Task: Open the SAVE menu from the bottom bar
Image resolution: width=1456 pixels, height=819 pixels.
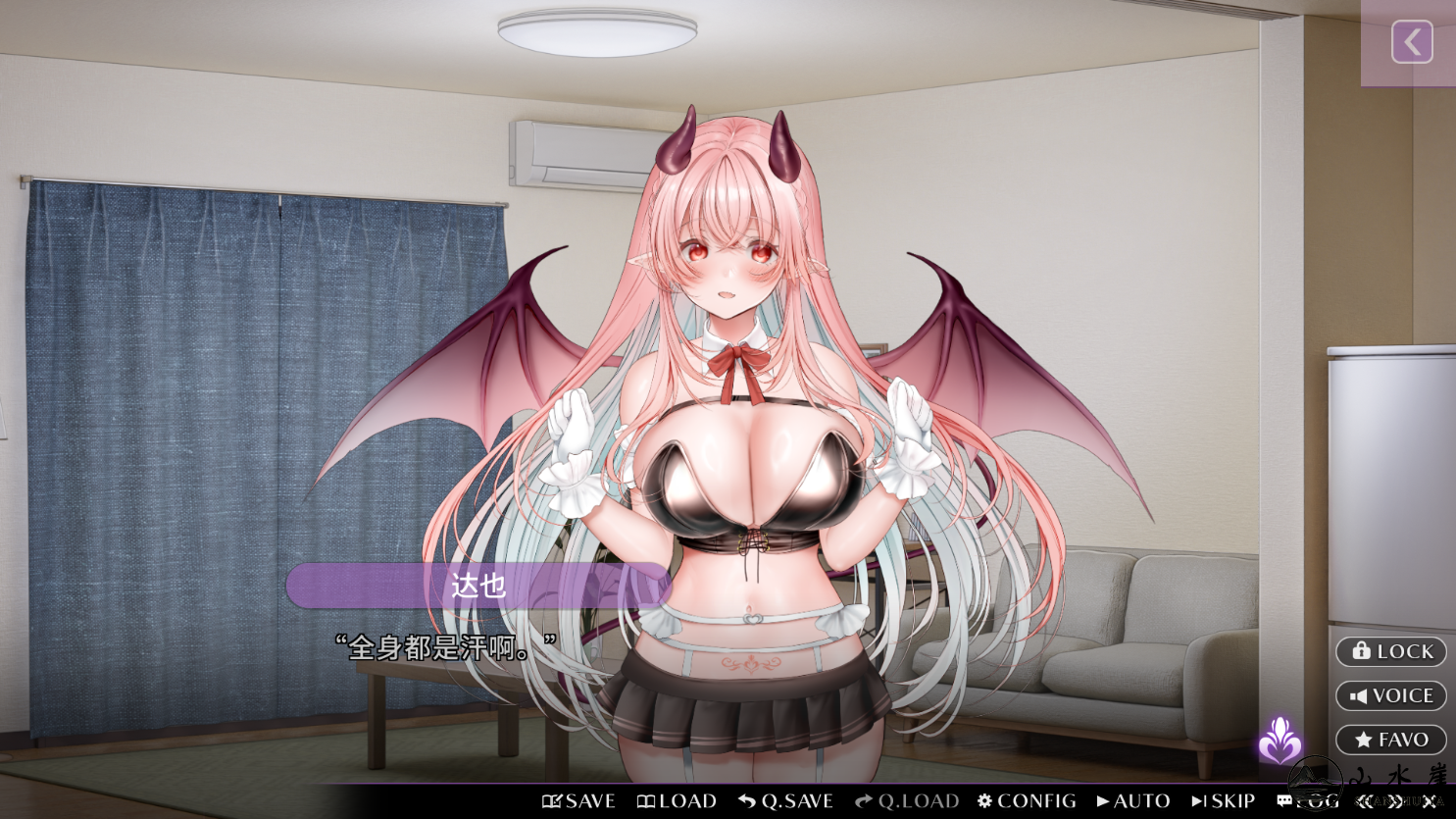Action: point(579,801)
